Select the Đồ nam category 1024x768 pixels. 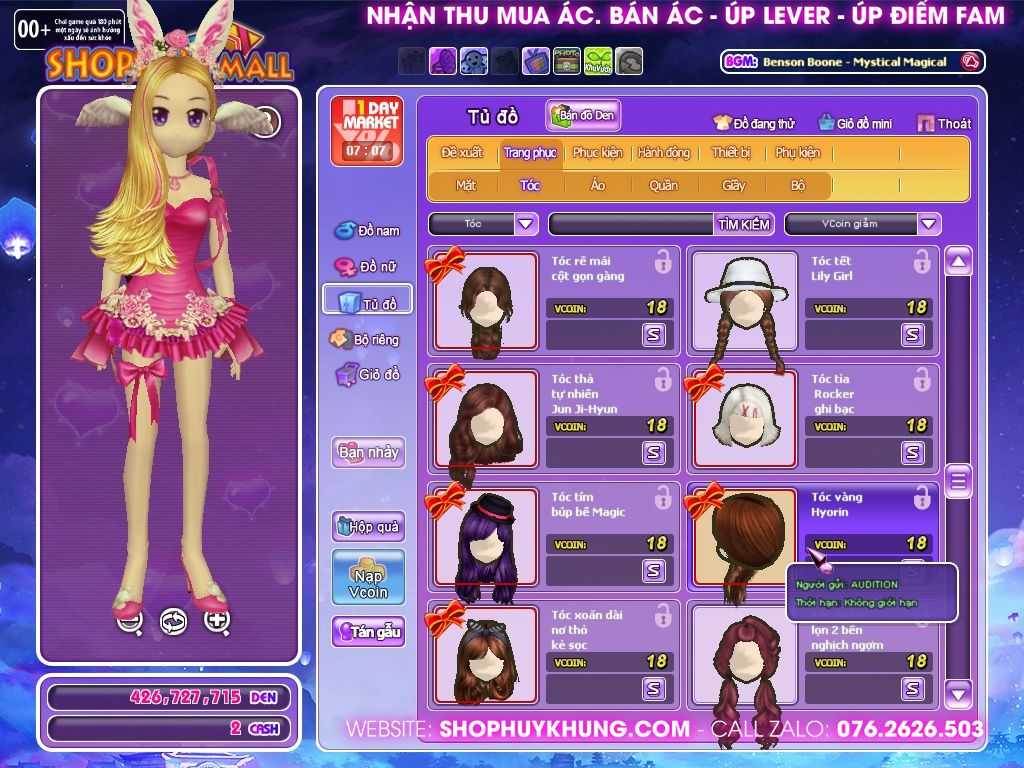[367, 231]
